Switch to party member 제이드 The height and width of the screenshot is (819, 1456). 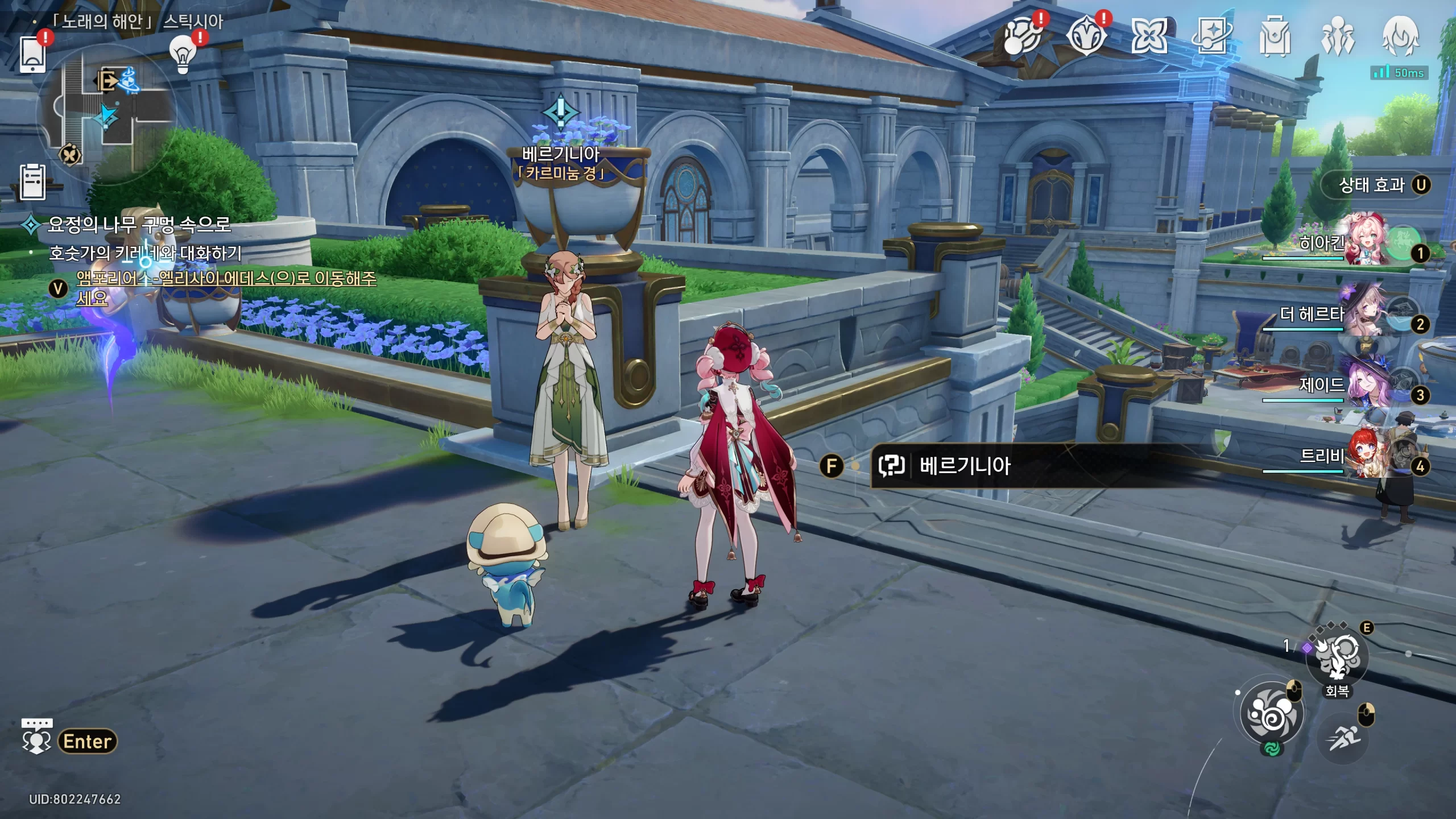pyautogui.click(x=1365, y=384)
